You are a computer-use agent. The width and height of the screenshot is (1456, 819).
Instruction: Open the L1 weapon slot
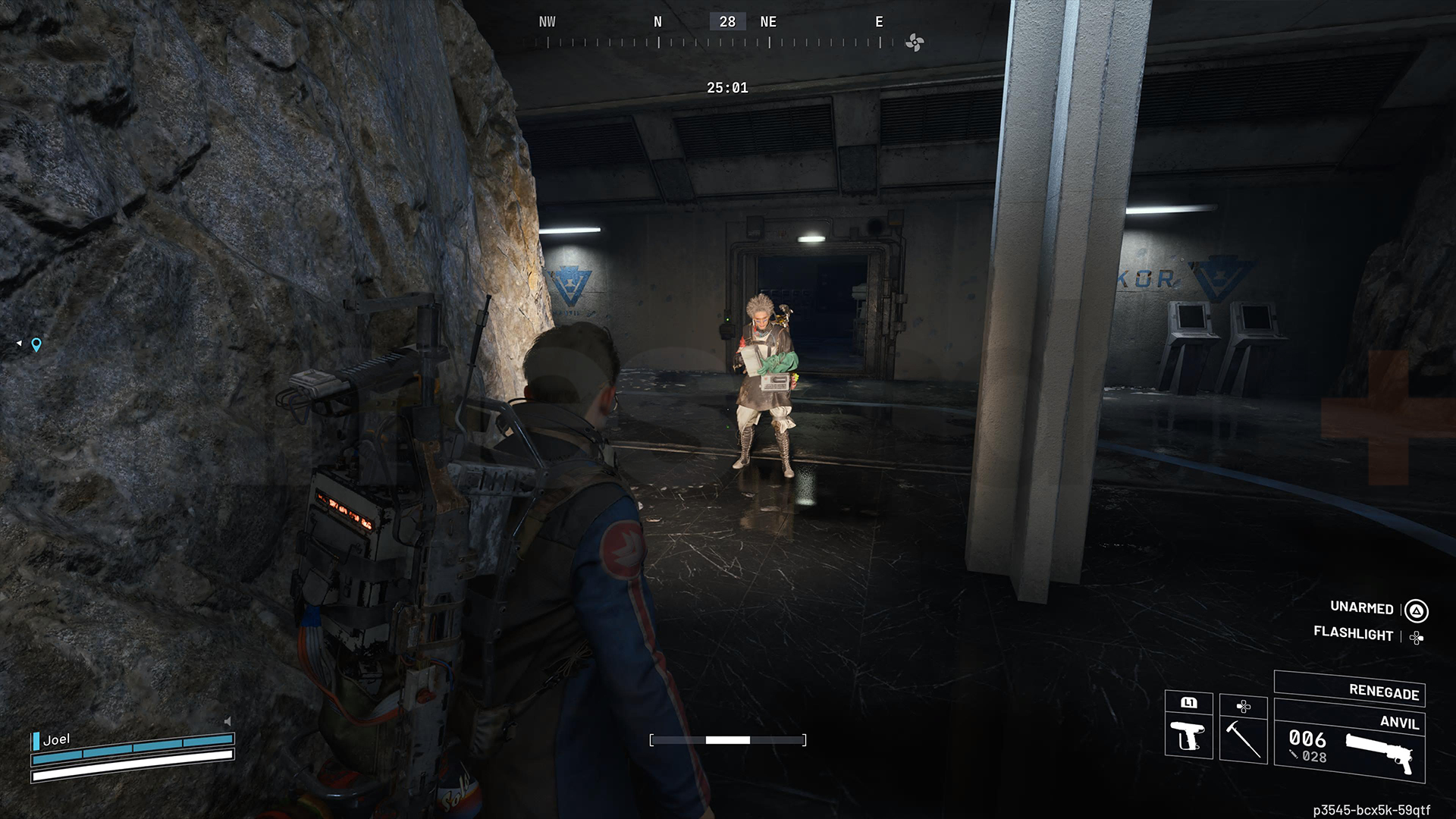pyautogui.click(x=1189, y=703)
